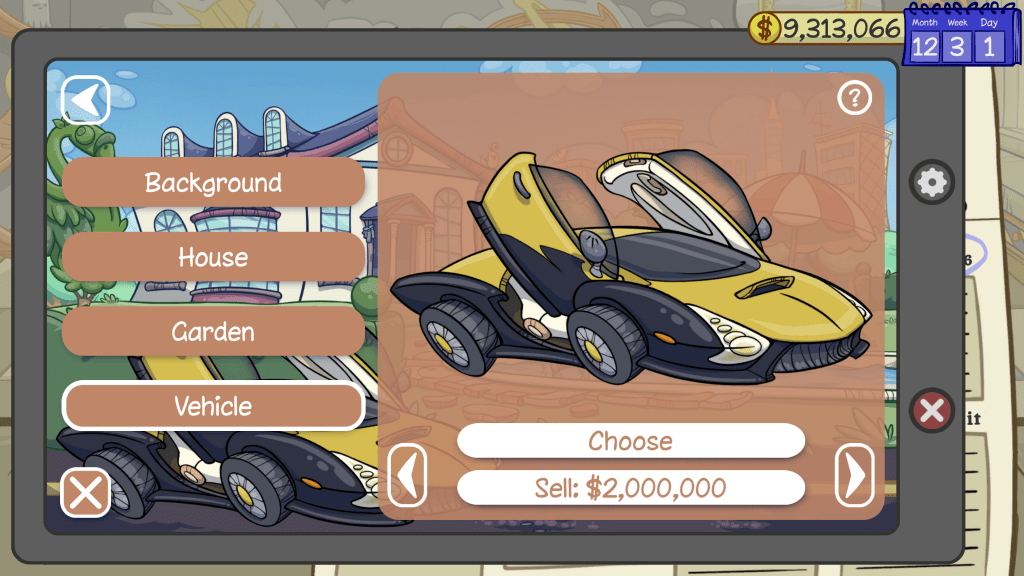Screen dimensions: 1024x576
Task: Show the previous vehicle with left arrow
Action: [x=407, y=476]
